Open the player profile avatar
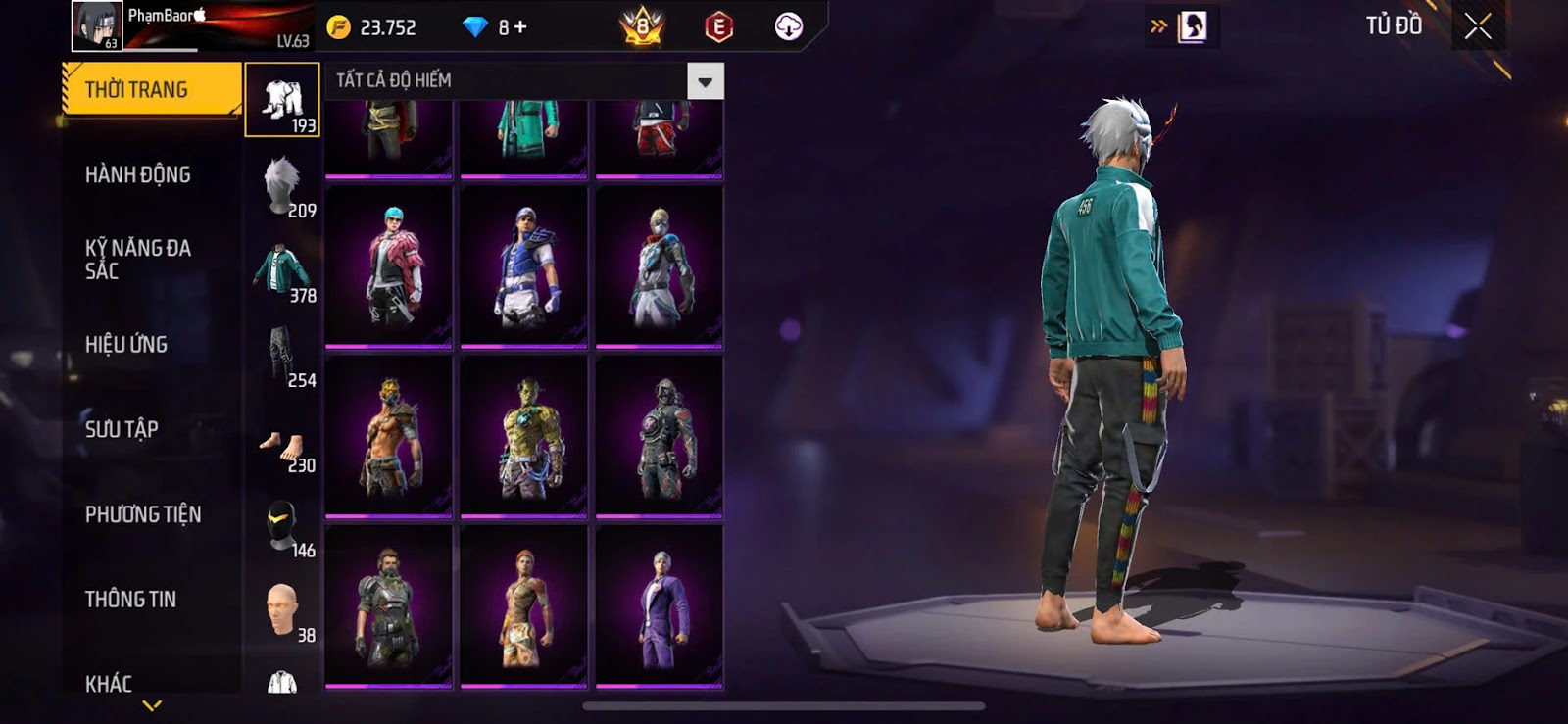 (x=96, y=25)
